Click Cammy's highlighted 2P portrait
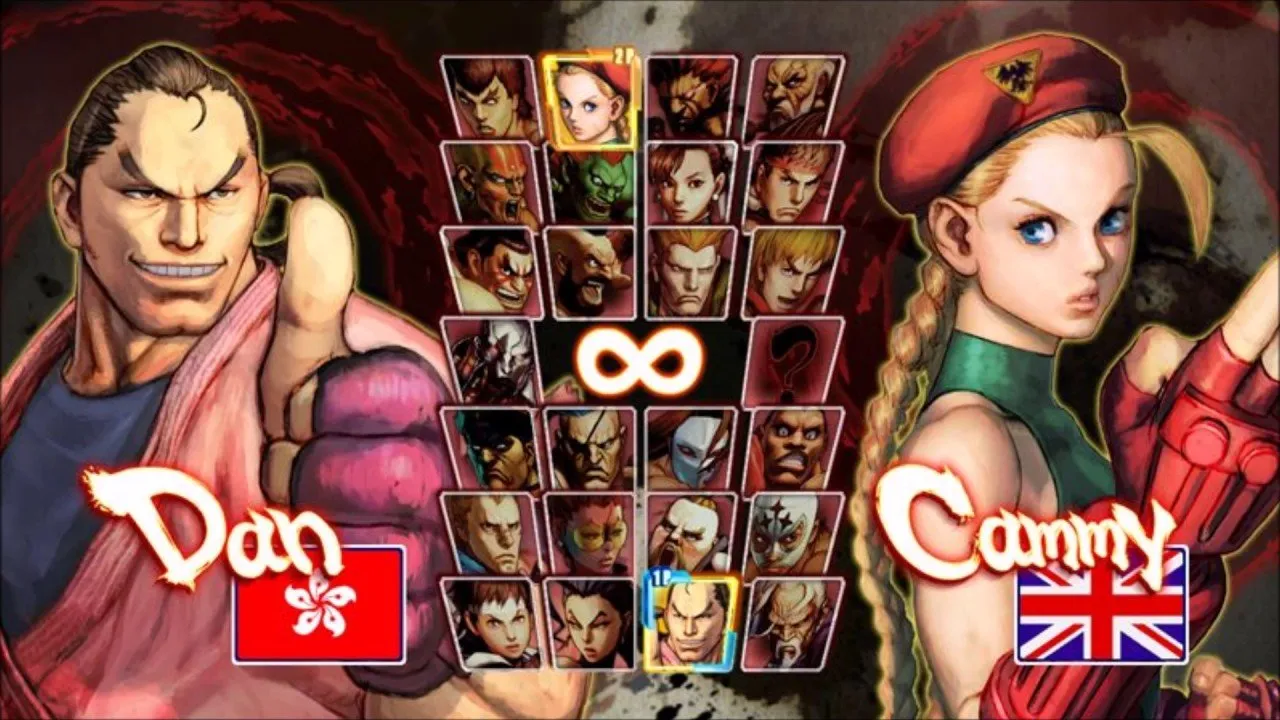 (x=590, y=100)
